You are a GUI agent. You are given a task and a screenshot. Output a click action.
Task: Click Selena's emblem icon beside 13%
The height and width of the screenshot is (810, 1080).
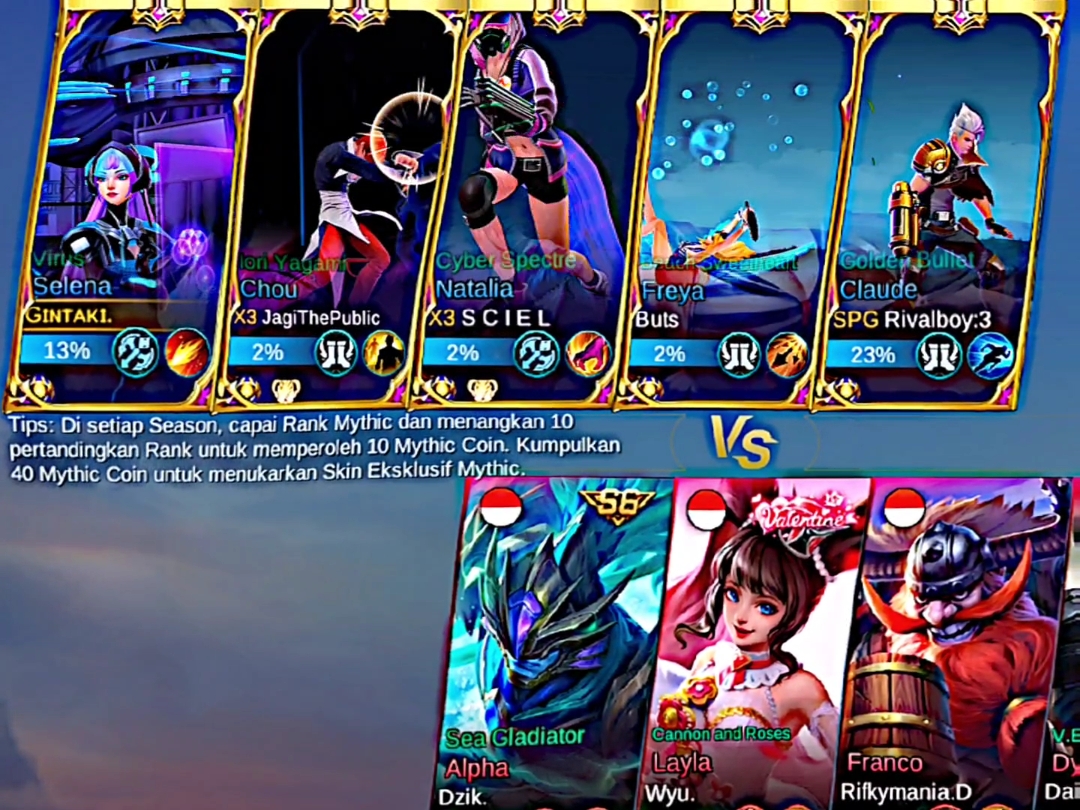[x=135, y=352]
